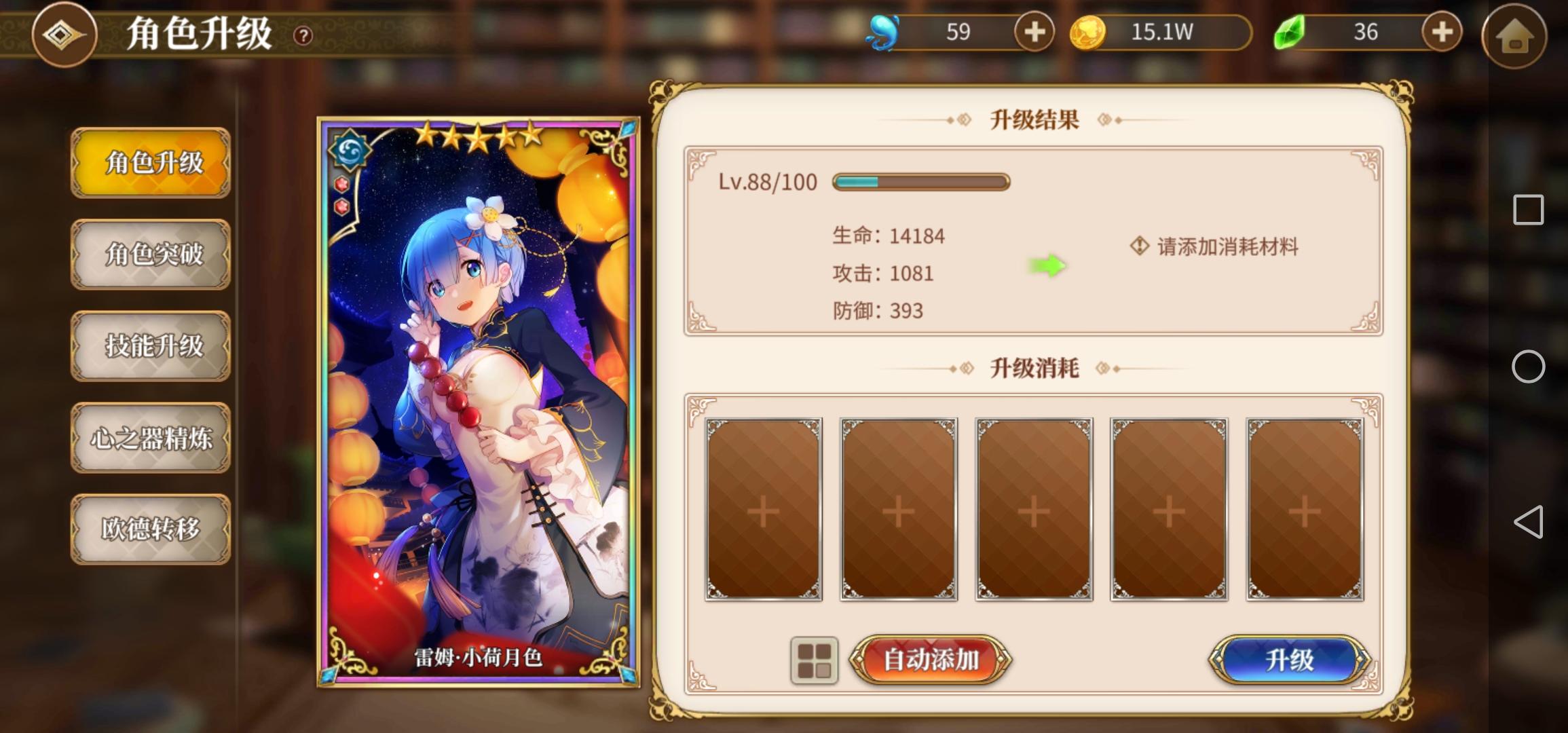Click the back emblem at top left corner
The width and height of the screenshot is (1568, 733).
[x=64, y=35]
